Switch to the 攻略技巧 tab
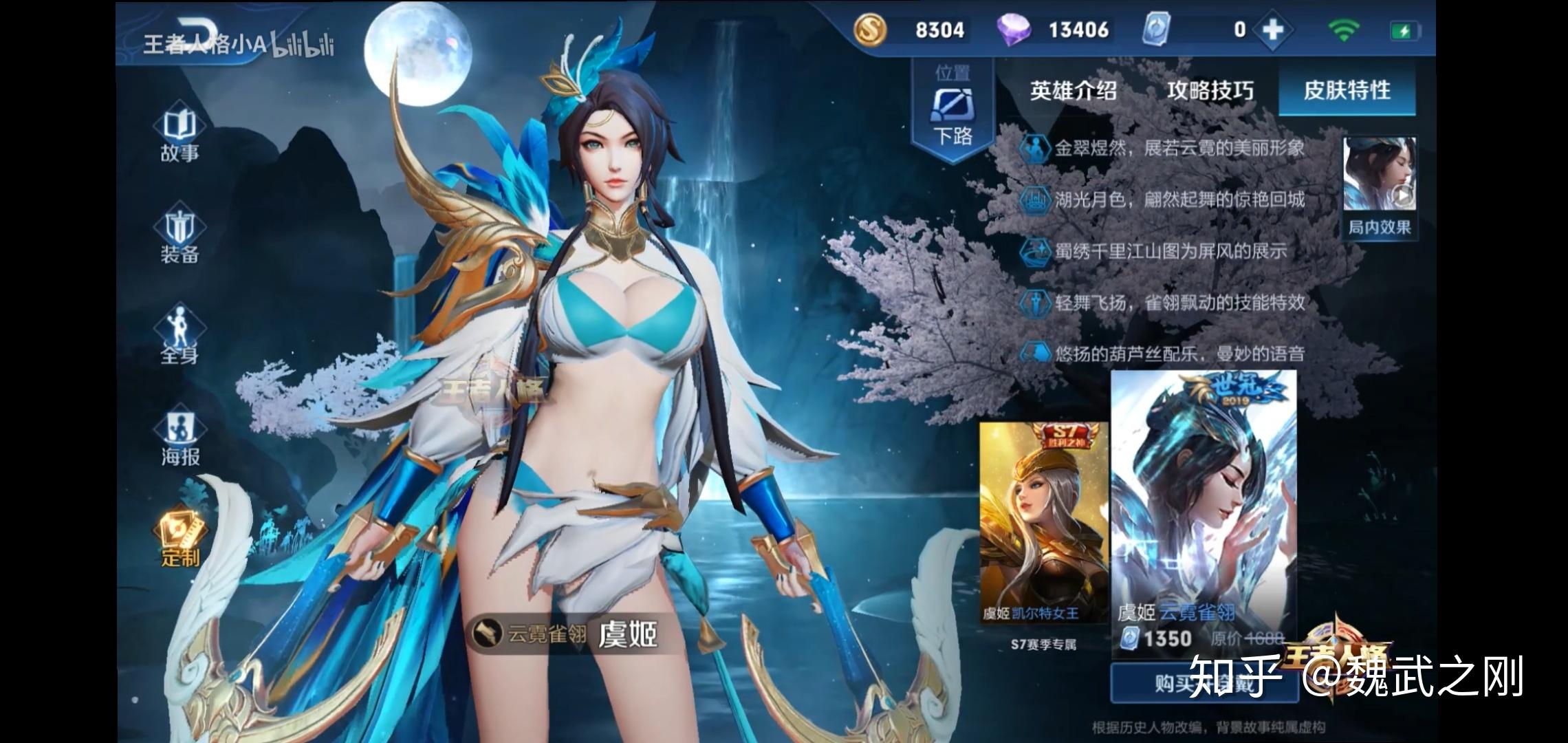The height and width of the screenshot is (743, 1568). click(x=1210, y=90)
